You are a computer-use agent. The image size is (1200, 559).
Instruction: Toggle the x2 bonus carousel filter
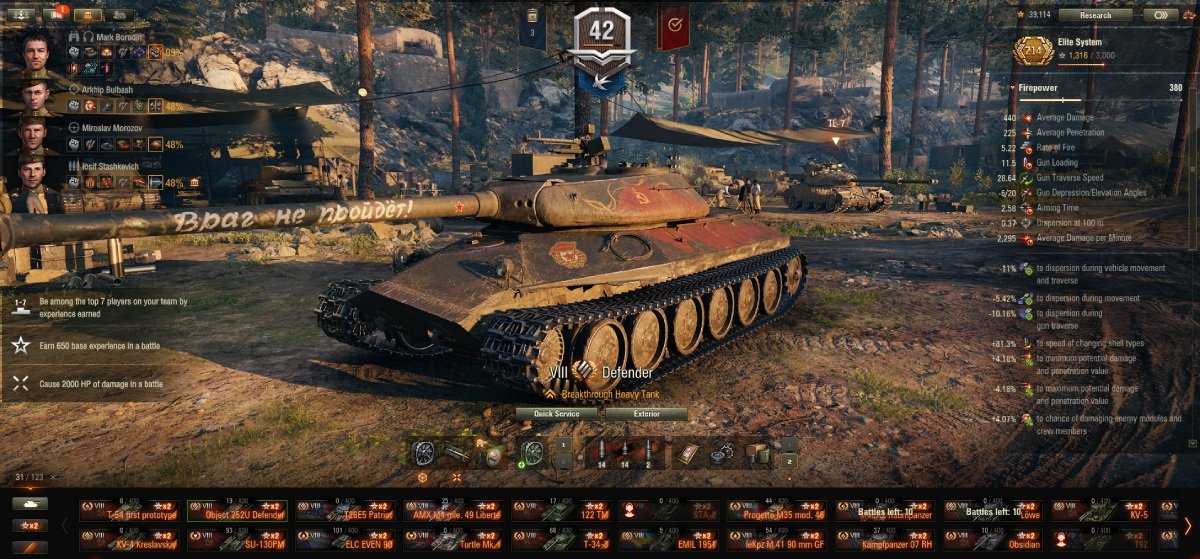(30, 525)
